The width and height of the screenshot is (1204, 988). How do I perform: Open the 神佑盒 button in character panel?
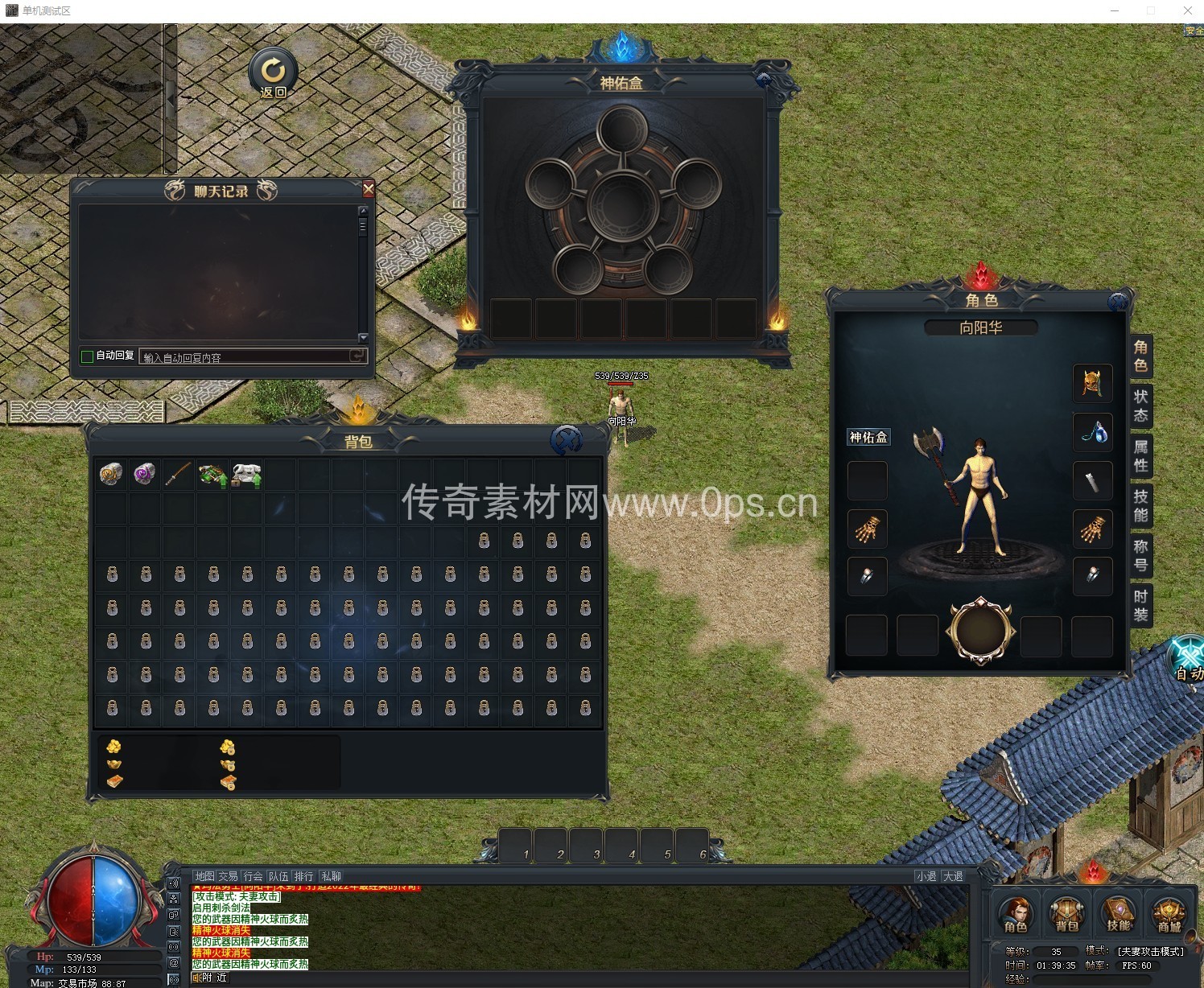pyautogui.click(x=868, y=437)
